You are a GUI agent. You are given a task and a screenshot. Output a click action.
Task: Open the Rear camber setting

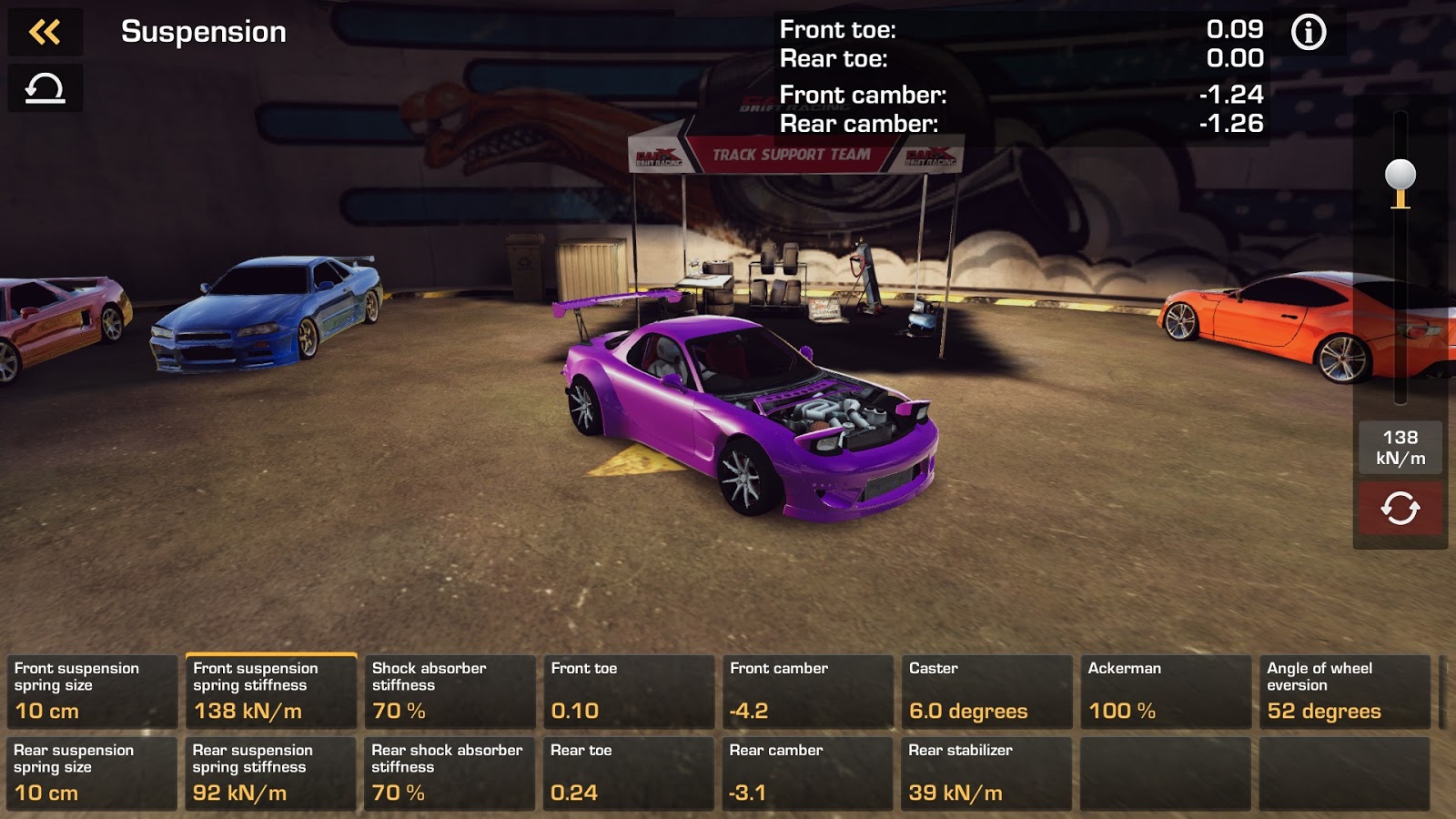(807, 773)
